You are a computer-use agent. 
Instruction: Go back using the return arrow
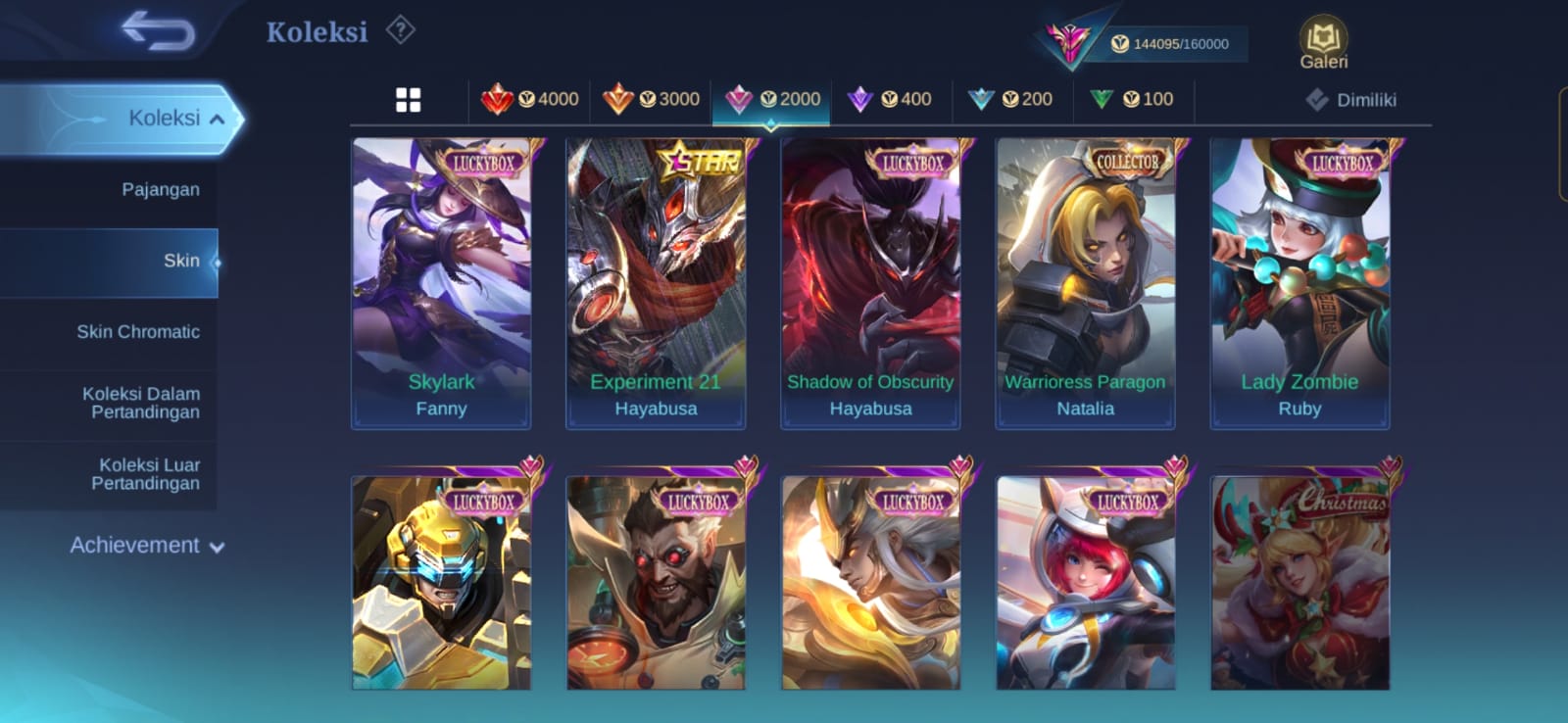(x=158, y=30)
